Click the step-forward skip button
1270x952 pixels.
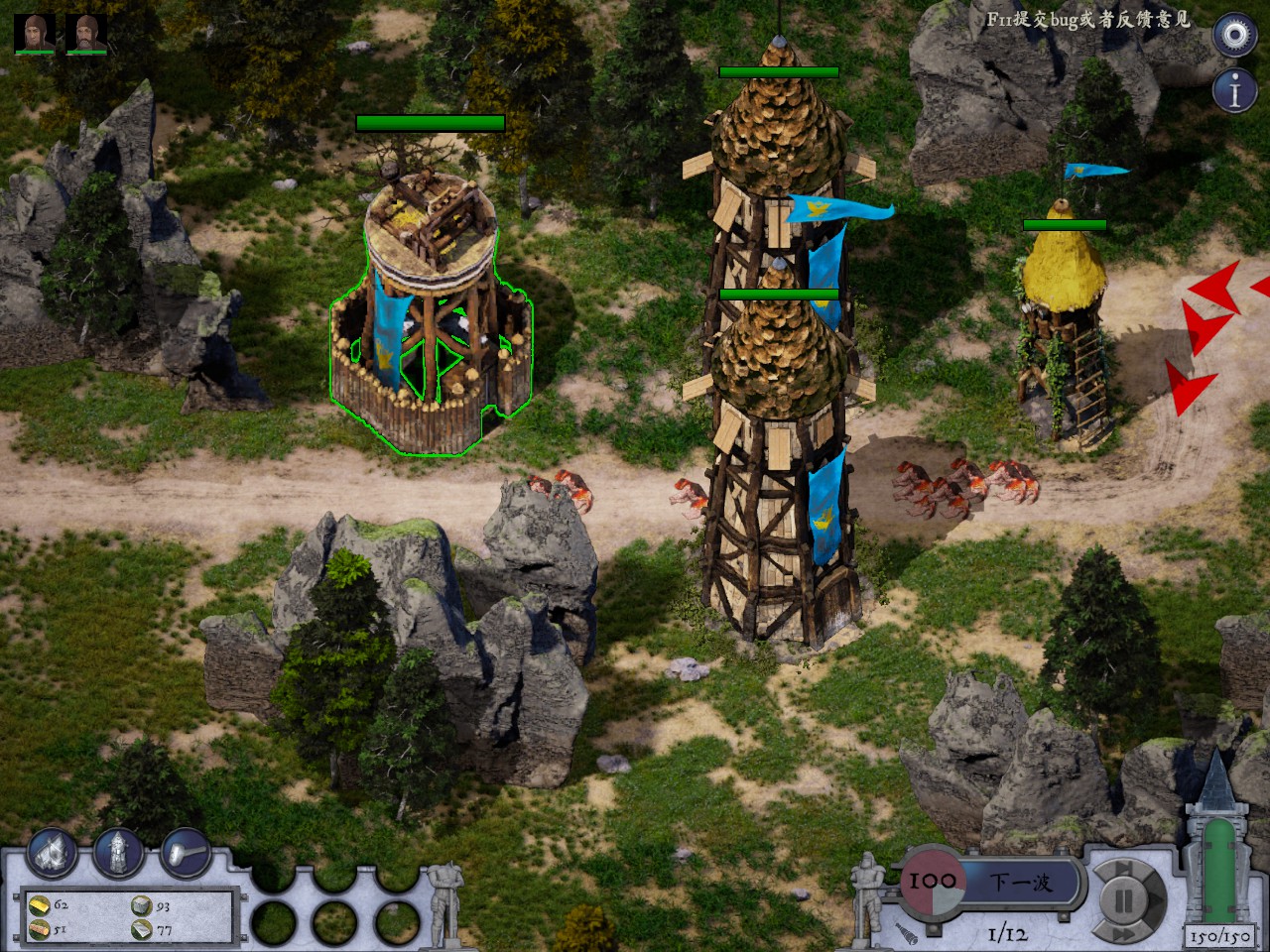coord(1123,870)
